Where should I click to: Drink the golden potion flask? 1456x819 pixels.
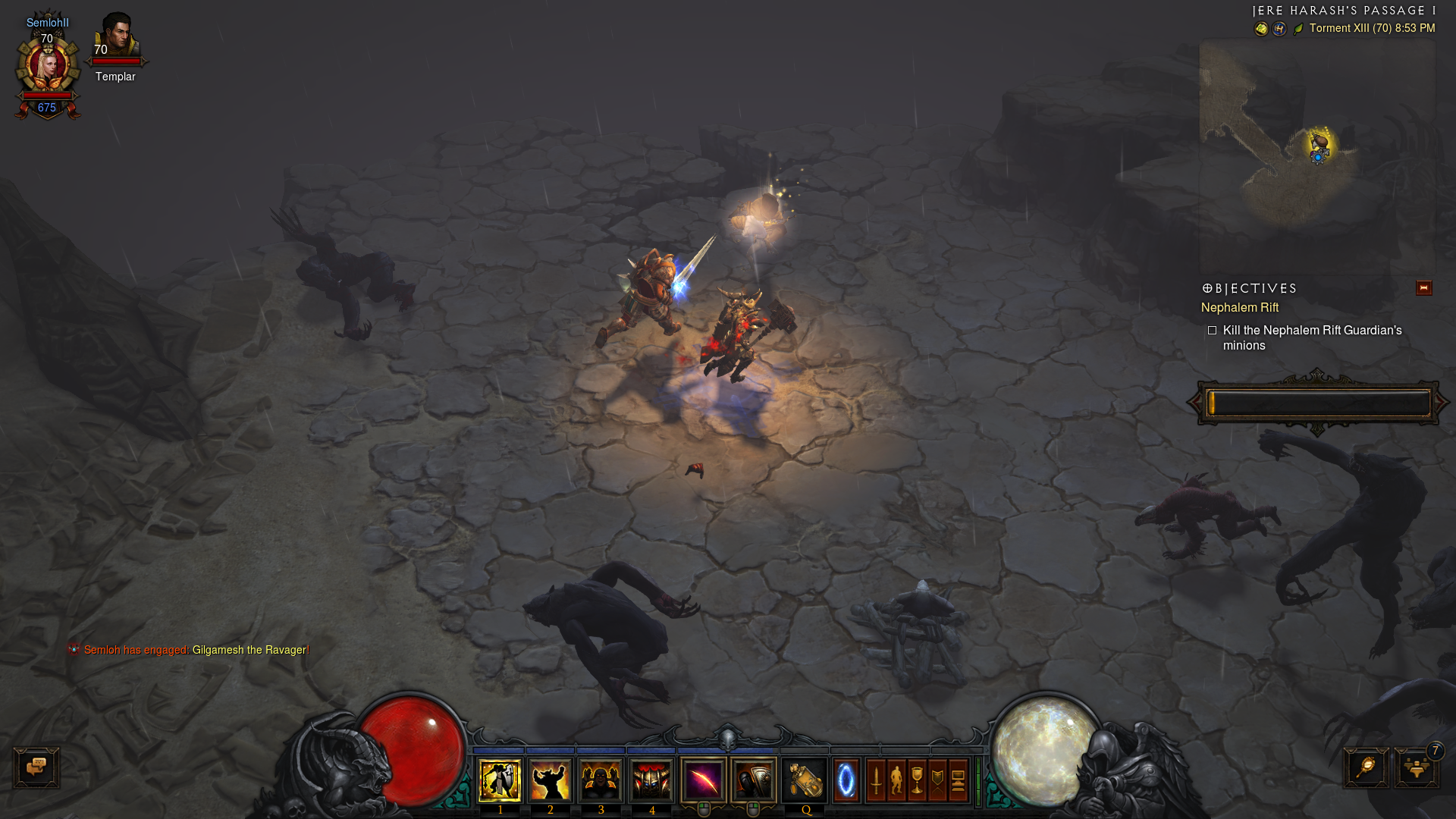805,780
